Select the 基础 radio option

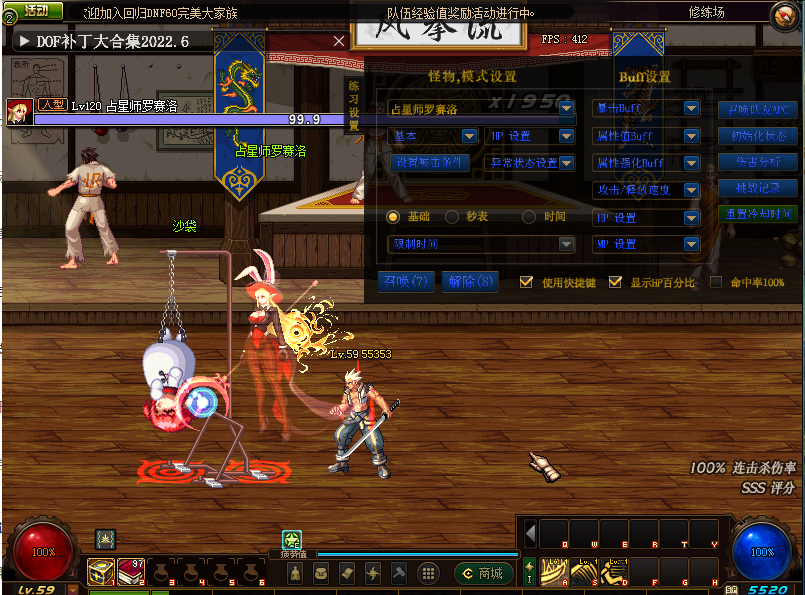(393, 217)
